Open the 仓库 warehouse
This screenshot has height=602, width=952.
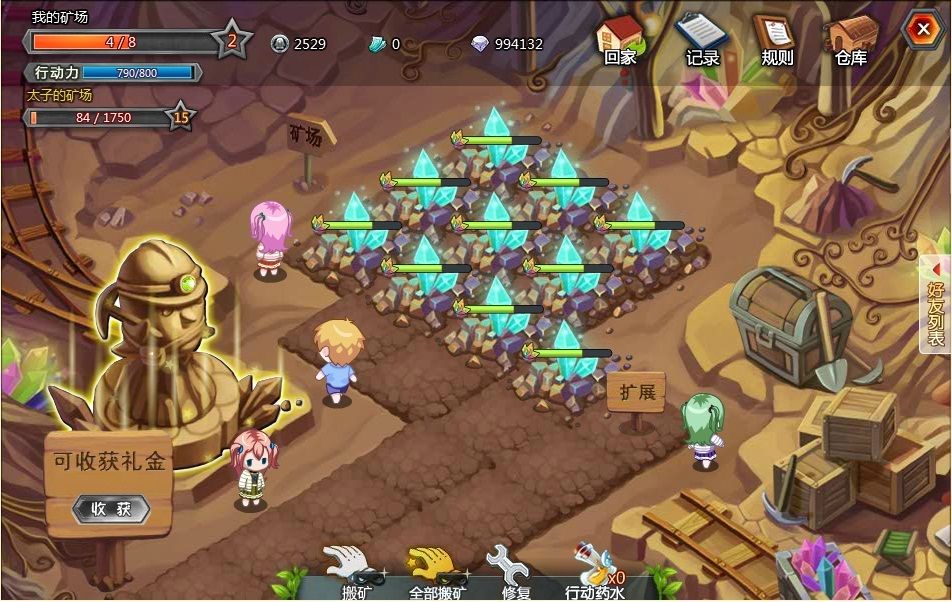(850, 38)
